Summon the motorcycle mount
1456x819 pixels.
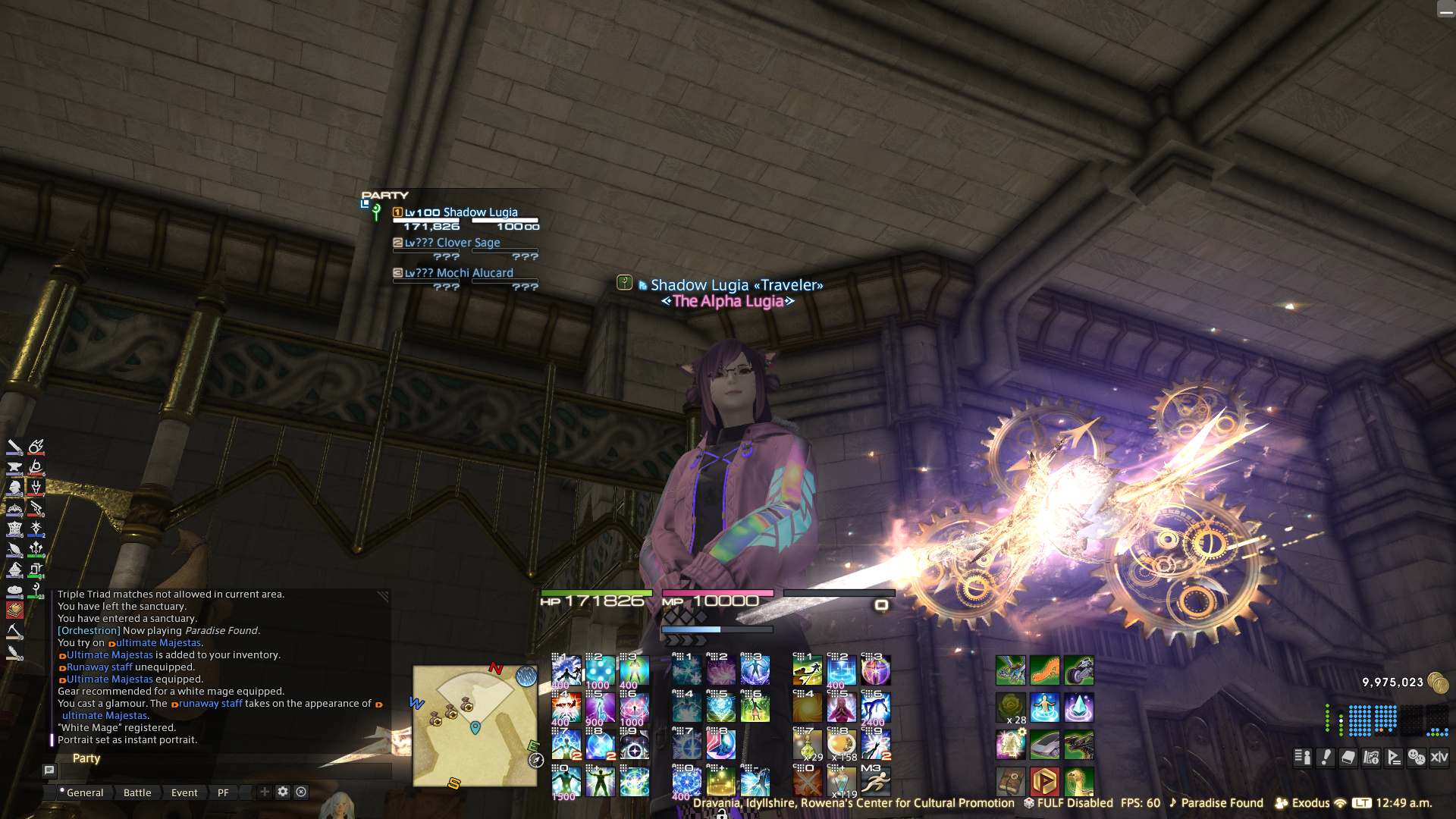[1078, 671]
